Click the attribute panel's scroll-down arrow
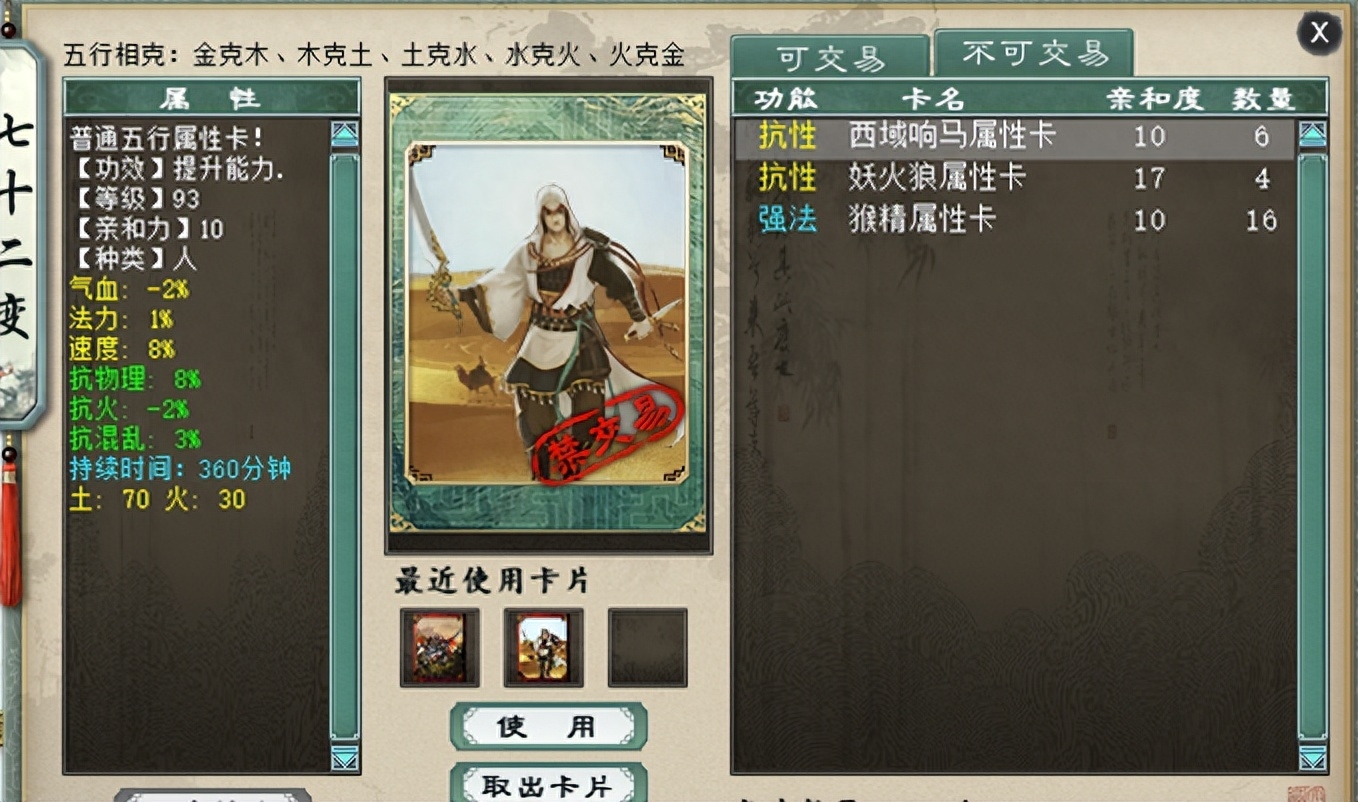The height and width of the screenshot is (802, 1358). (345, 759)
